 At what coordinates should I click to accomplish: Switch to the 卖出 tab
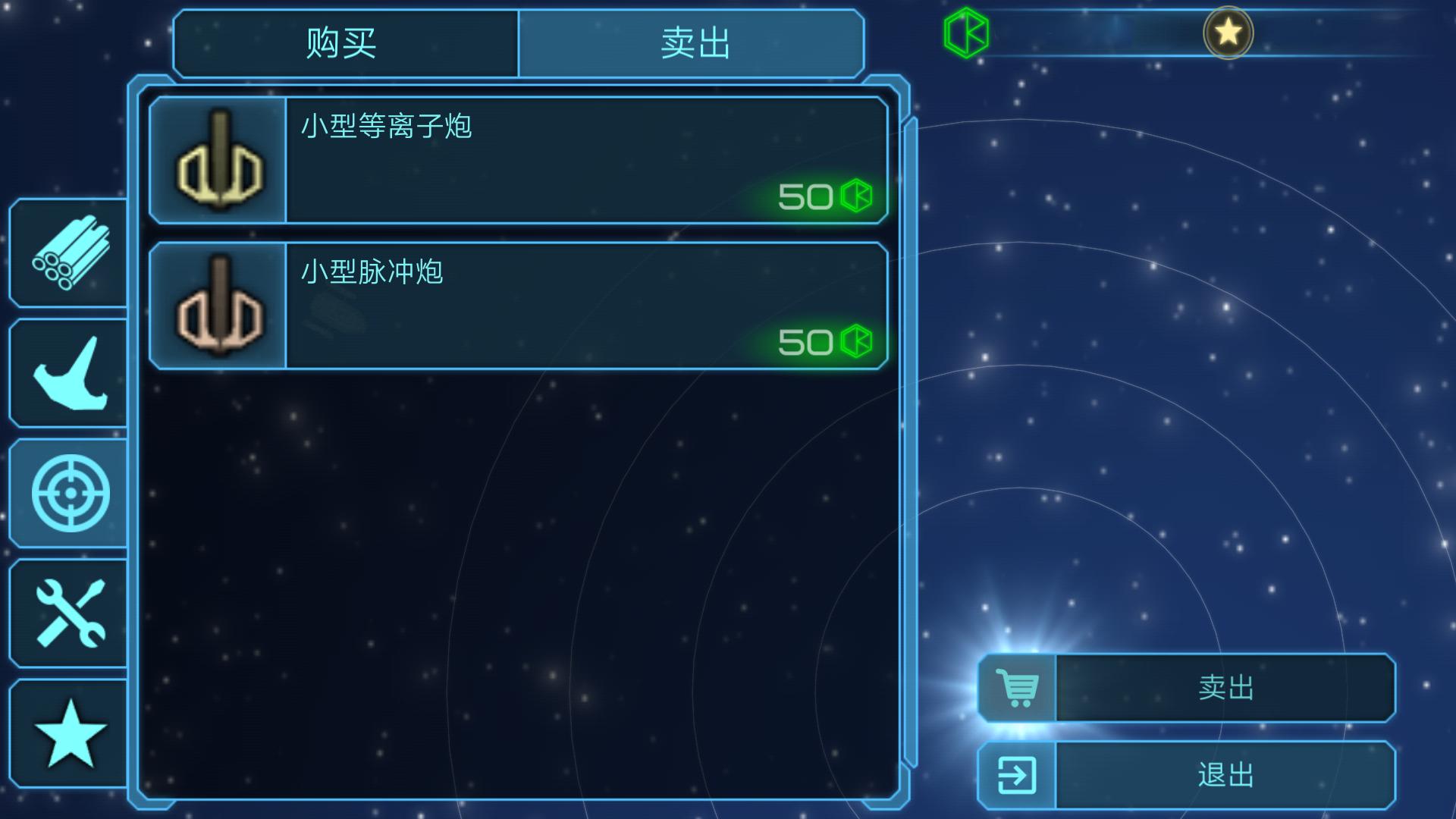pos(694,43)
